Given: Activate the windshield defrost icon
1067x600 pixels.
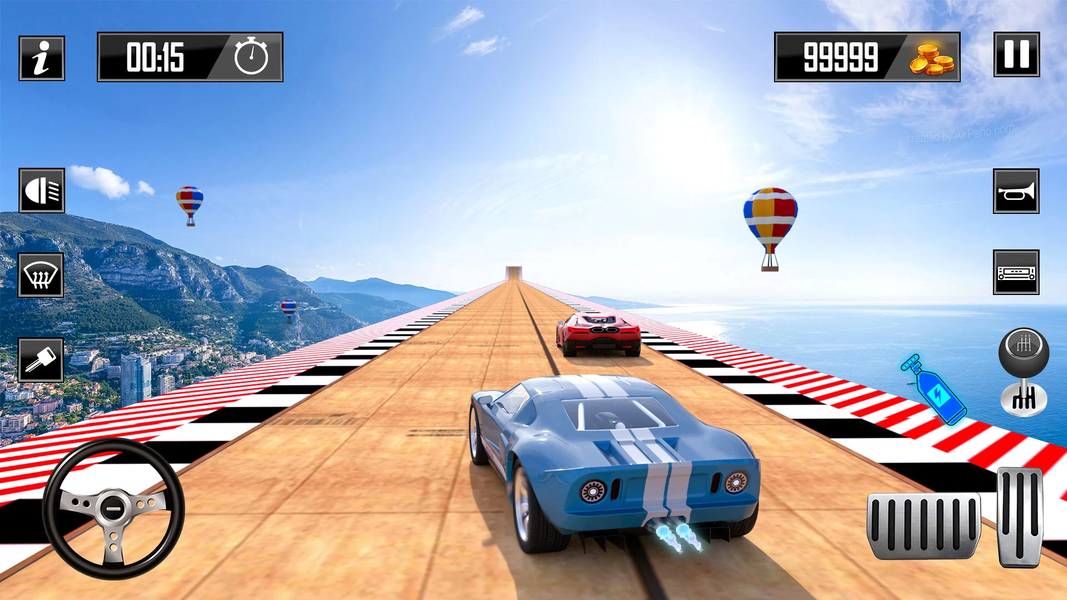Looking at the screenshot, I should tap(41, 275).
